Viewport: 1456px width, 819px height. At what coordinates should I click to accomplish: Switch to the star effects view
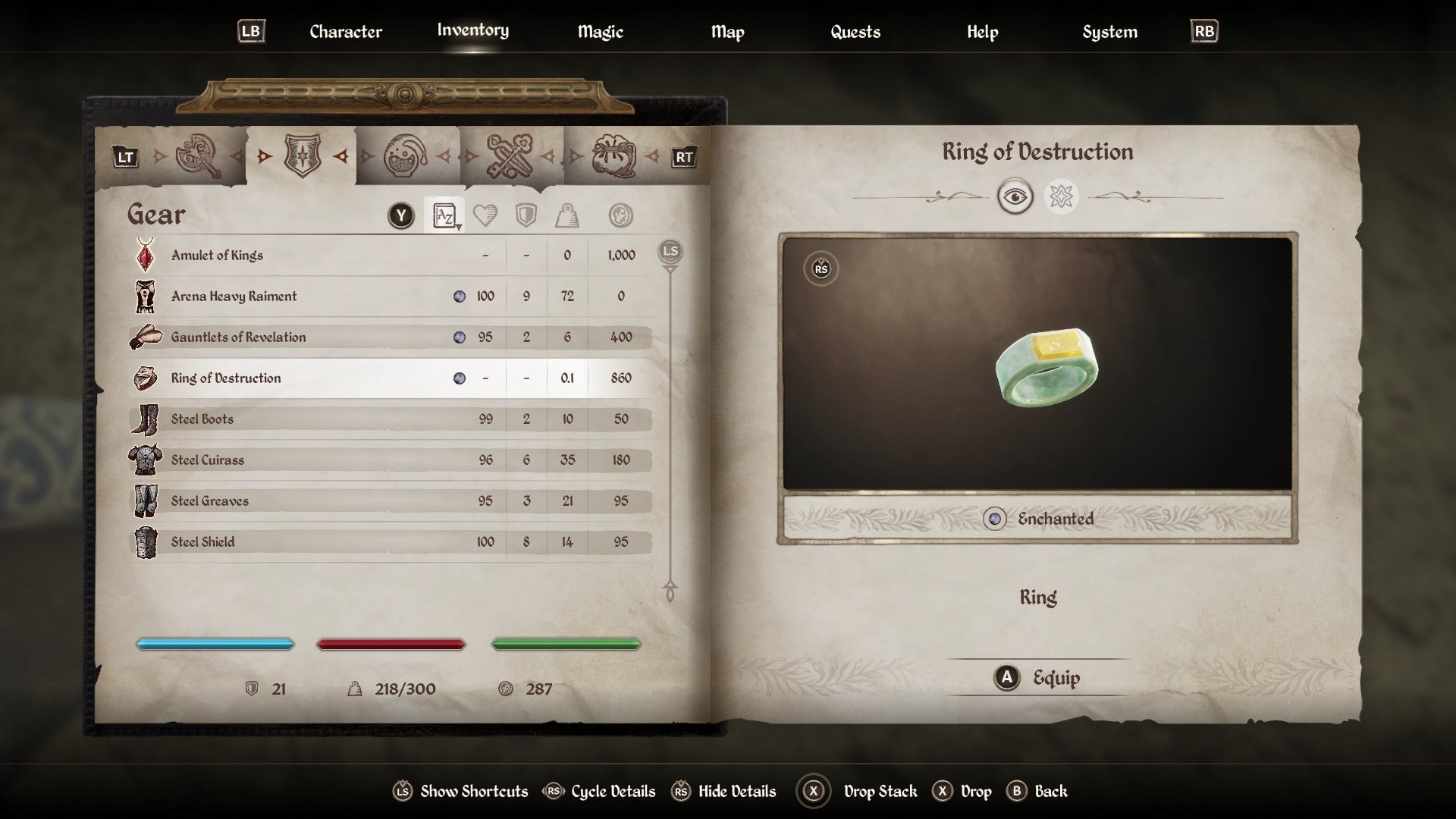click(1062, 196)
